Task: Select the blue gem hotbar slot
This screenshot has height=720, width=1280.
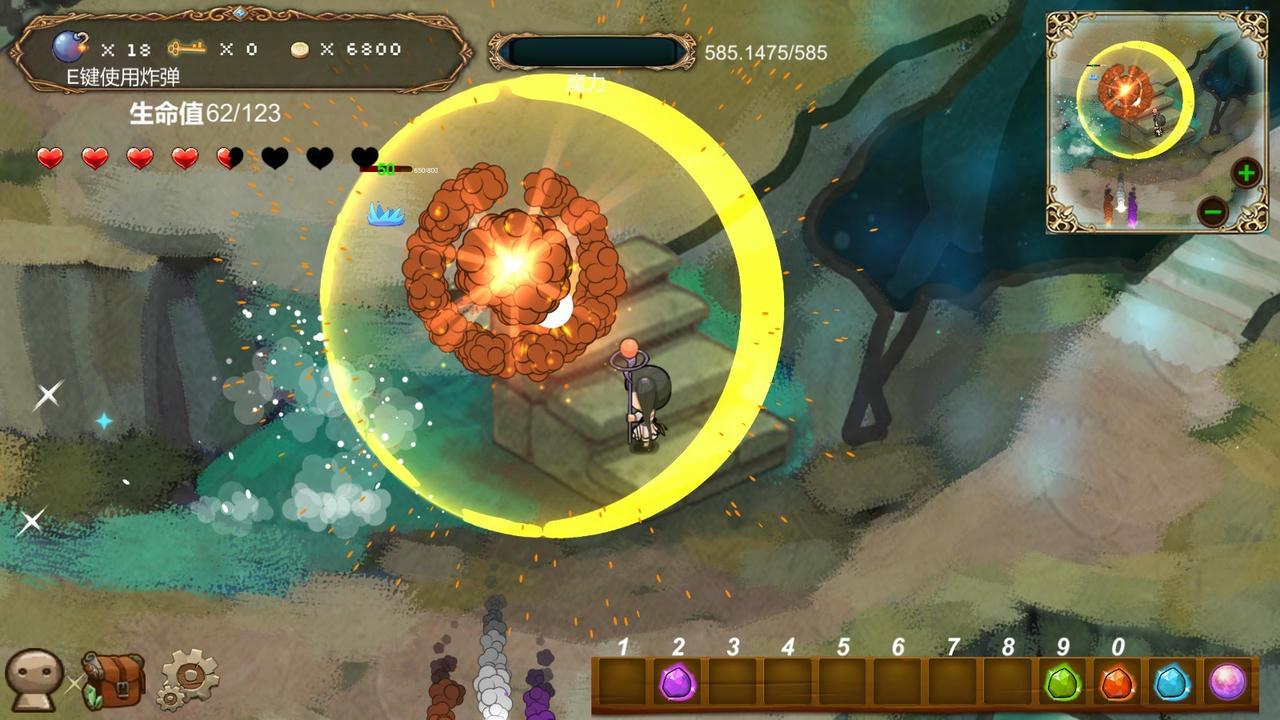Action: coord(1171,684)
